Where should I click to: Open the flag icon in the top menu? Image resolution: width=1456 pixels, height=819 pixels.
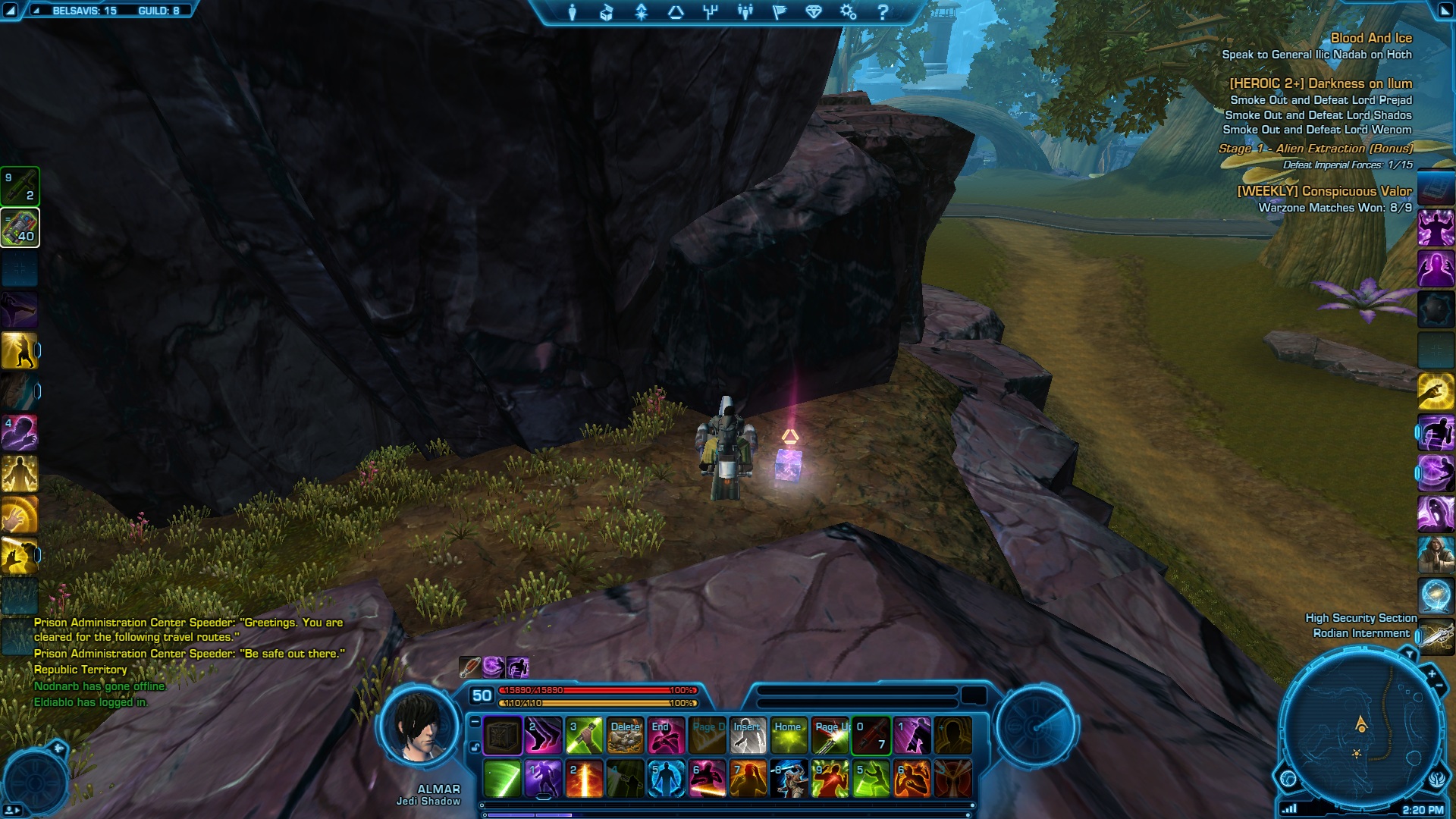tap(780, 12)
